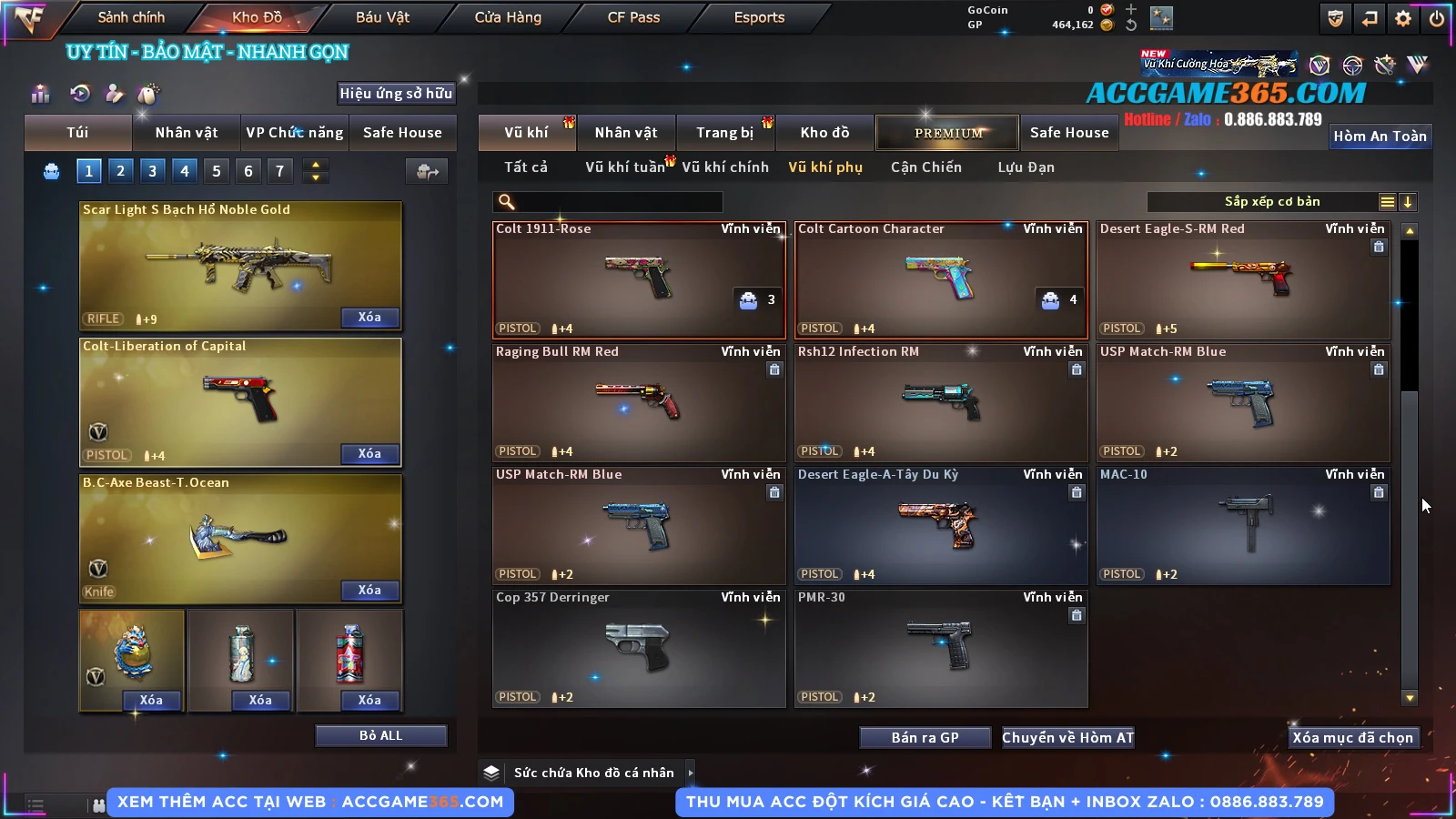
Task: Filter by Vũ khí chính
Action: click(725, 167)
